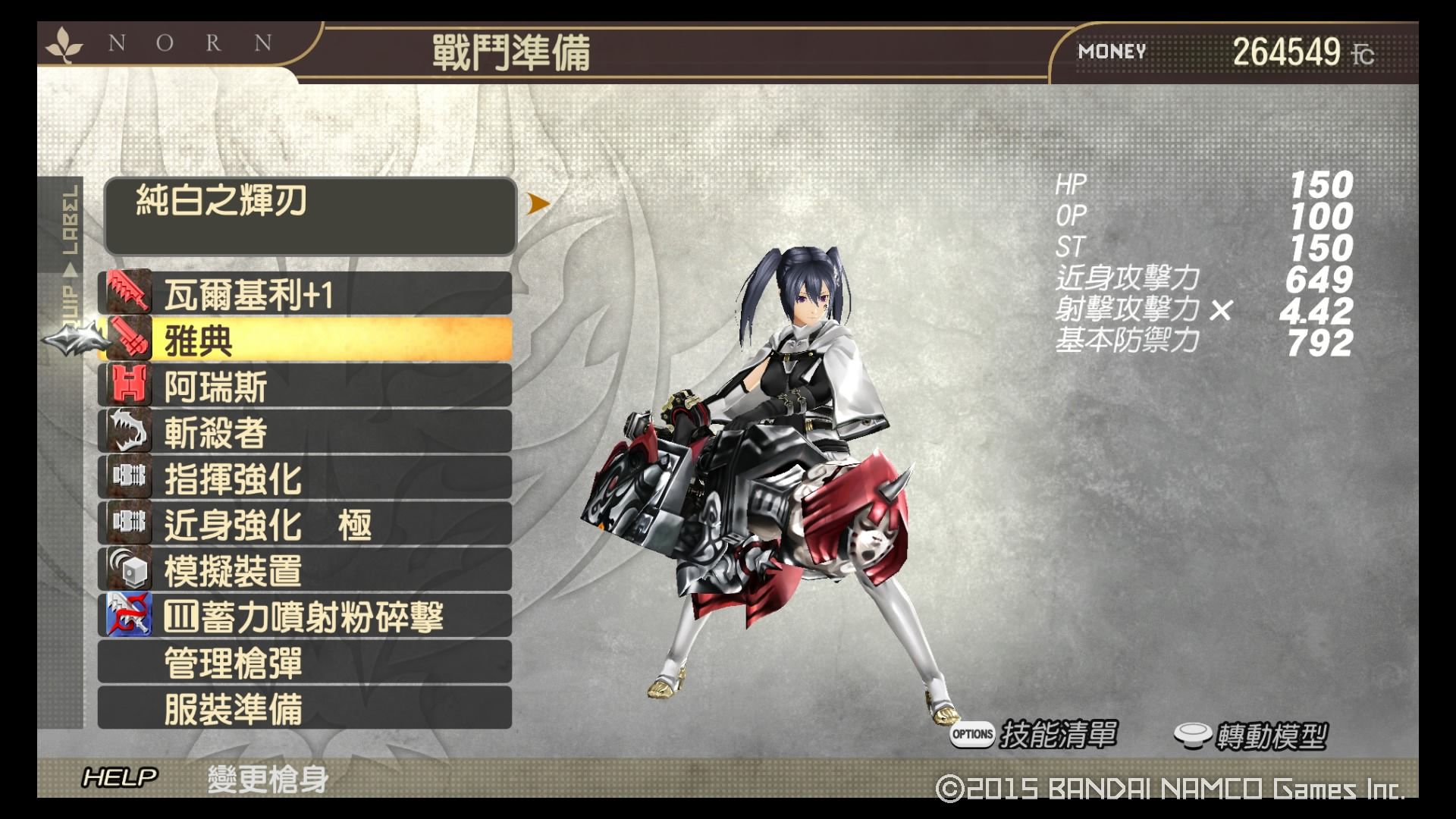Click the 純白之輝刃 loadout name box
The width and height of the screenshot is (1456, 819).
(x=310, y=216)
